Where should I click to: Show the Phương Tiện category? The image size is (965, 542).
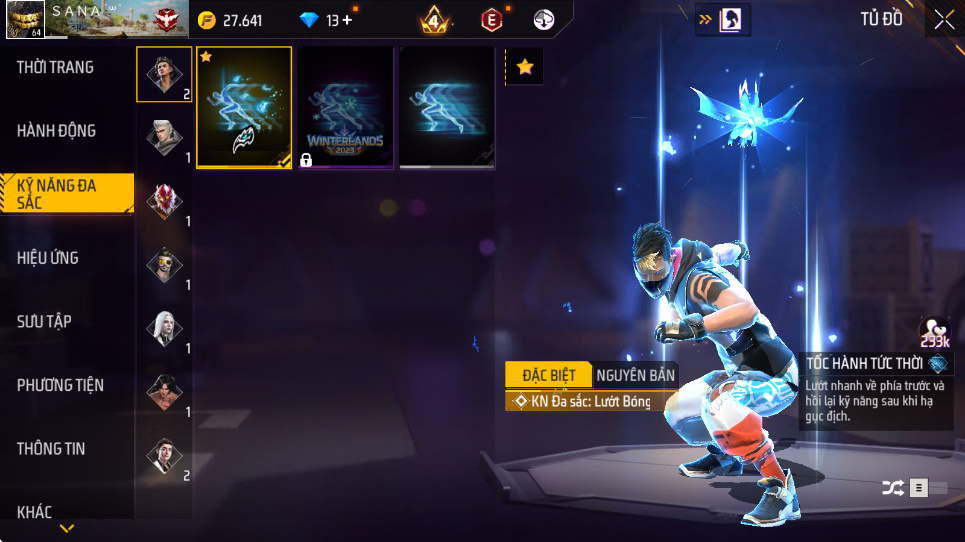tap(60, 385)
